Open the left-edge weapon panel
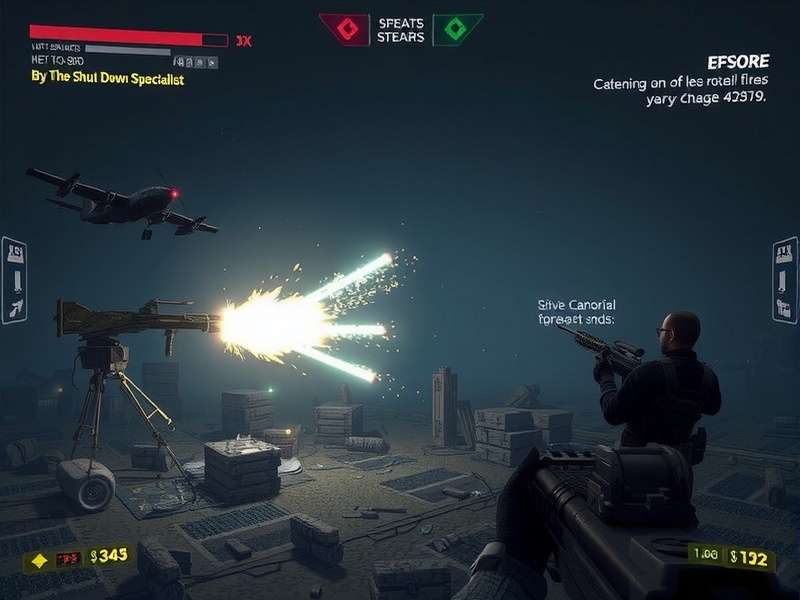The image size is (800, 600). click(14, 280)
